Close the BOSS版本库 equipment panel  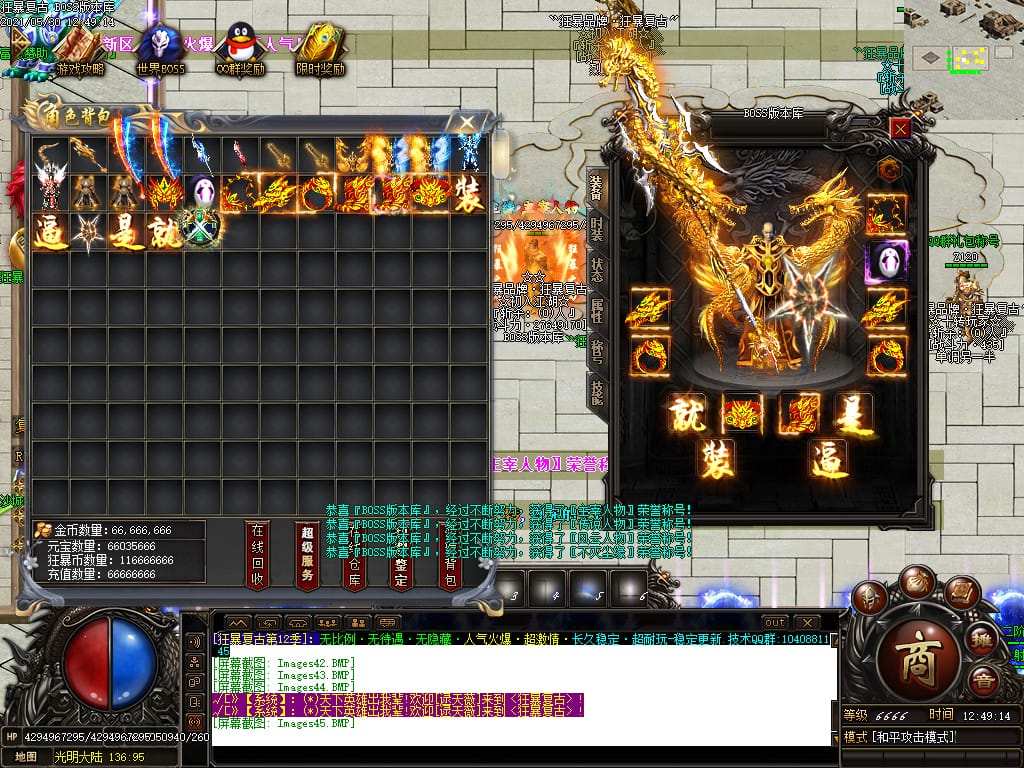900,128
